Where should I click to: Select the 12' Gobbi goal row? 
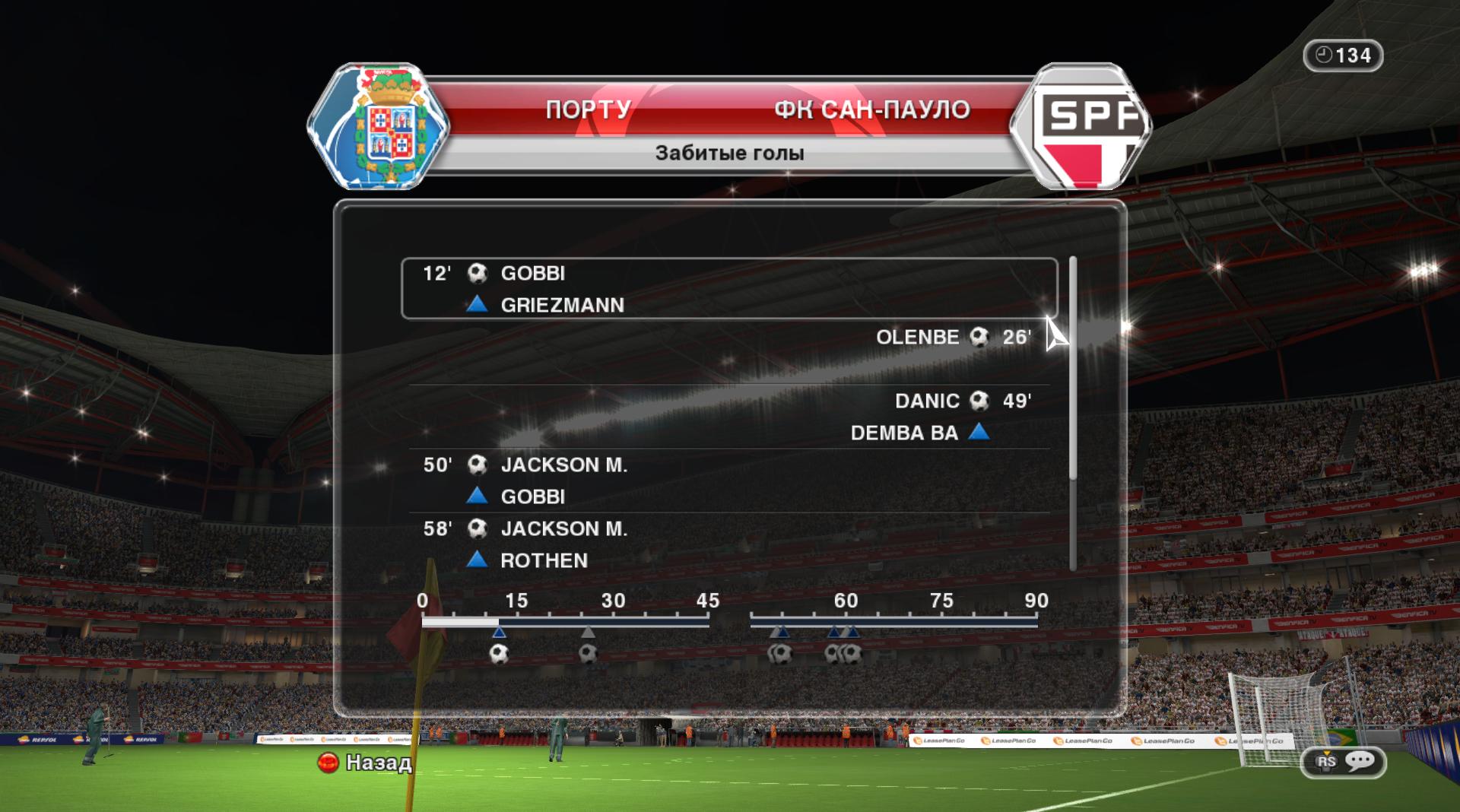click(728, 288)
